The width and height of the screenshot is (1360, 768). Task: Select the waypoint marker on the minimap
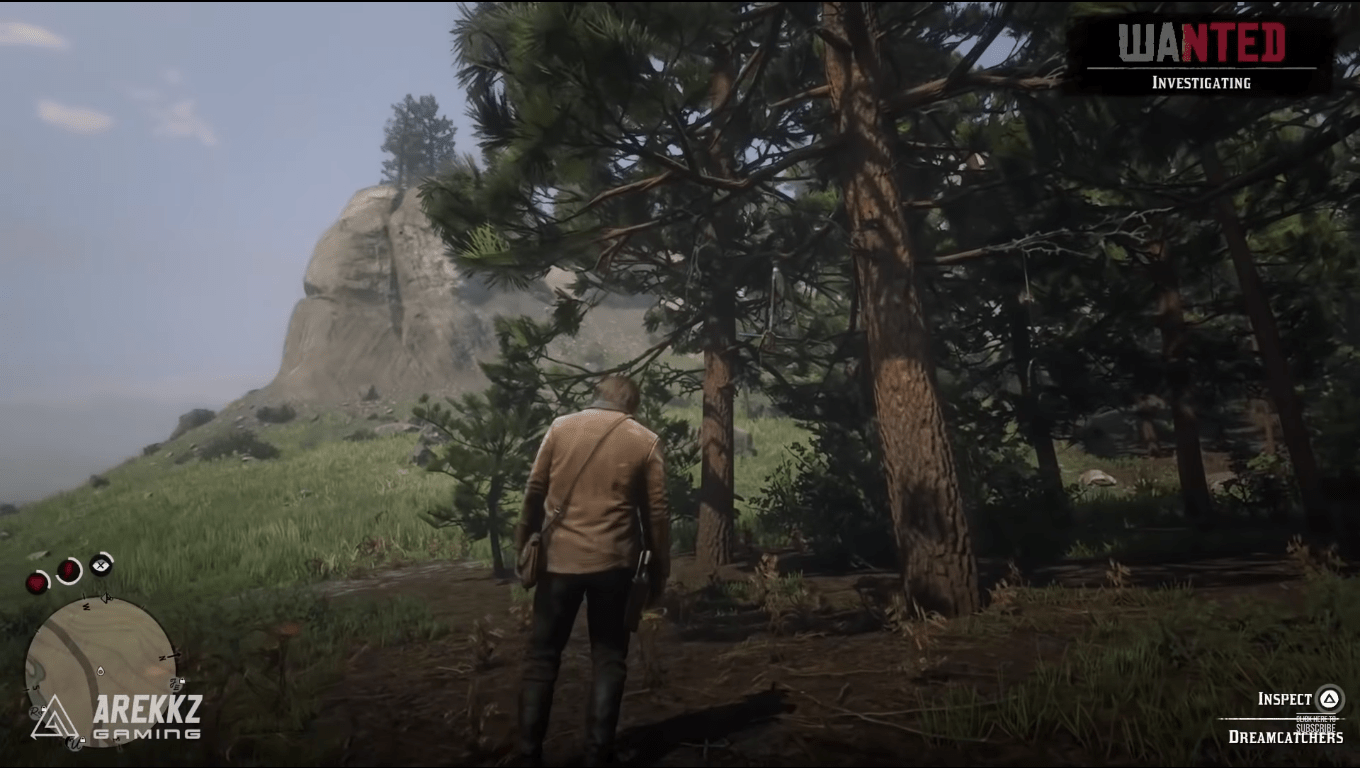[100, 671]
